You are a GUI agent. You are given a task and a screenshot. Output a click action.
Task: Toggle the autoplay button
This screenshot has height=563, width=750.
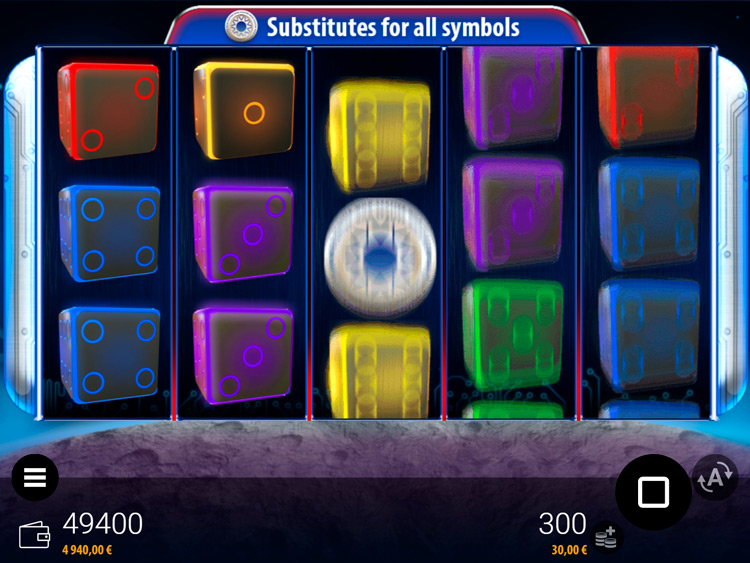714,478
